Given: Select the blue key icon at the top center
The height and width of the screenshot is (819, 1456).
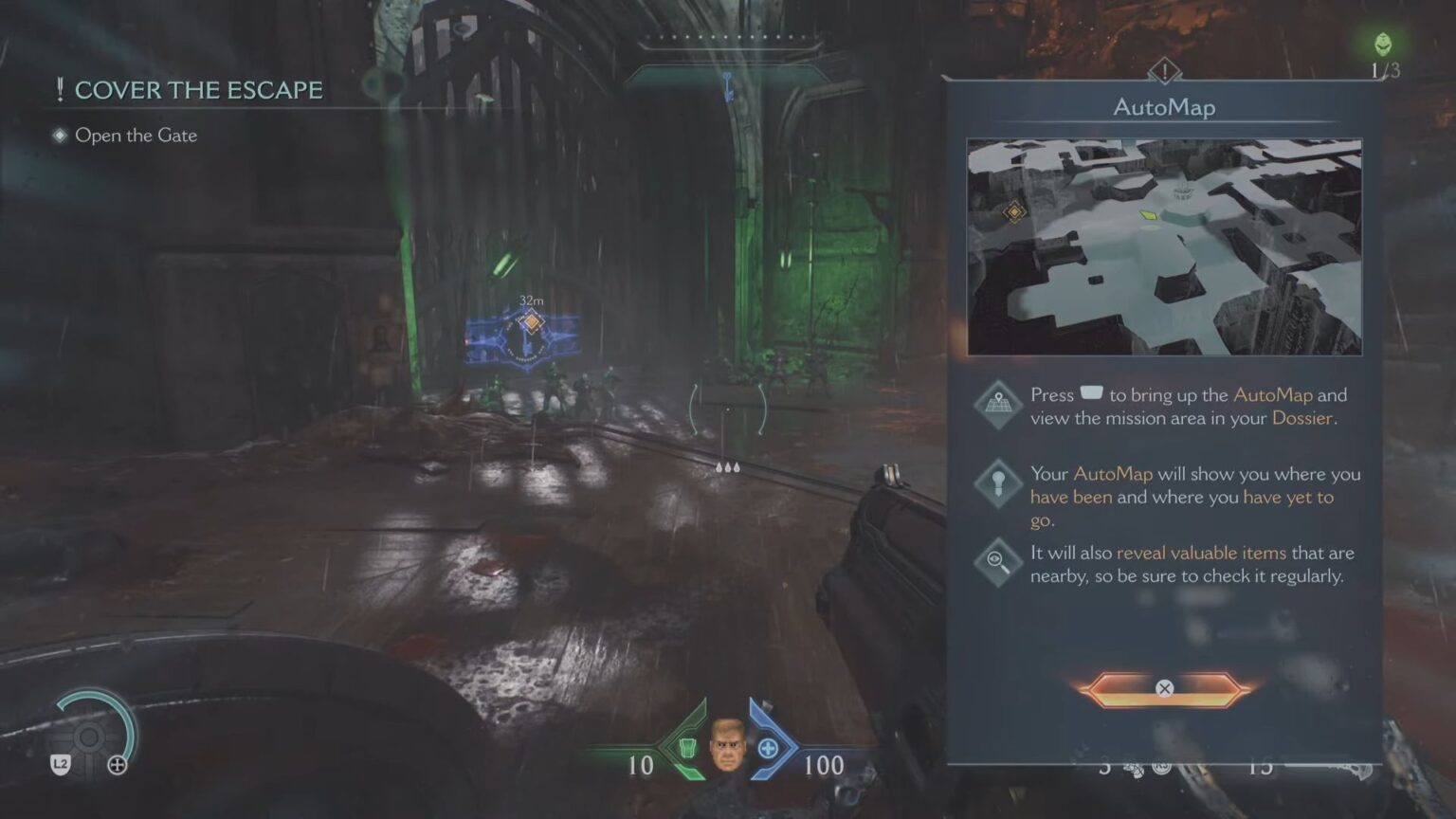Looking at the screenshot, I should tap(728, 85).
